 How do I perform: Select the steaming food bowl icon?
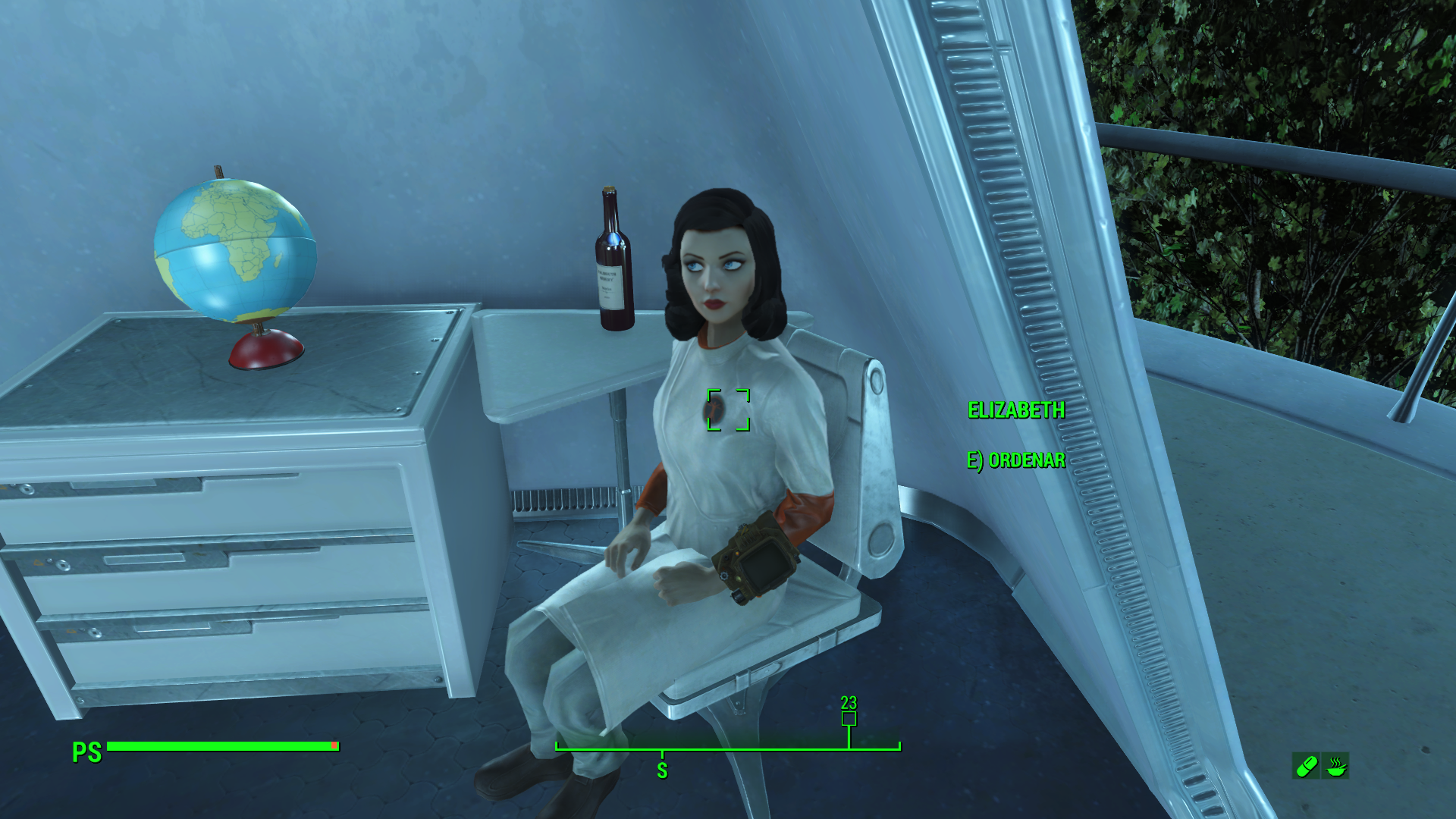(1335, 767)
